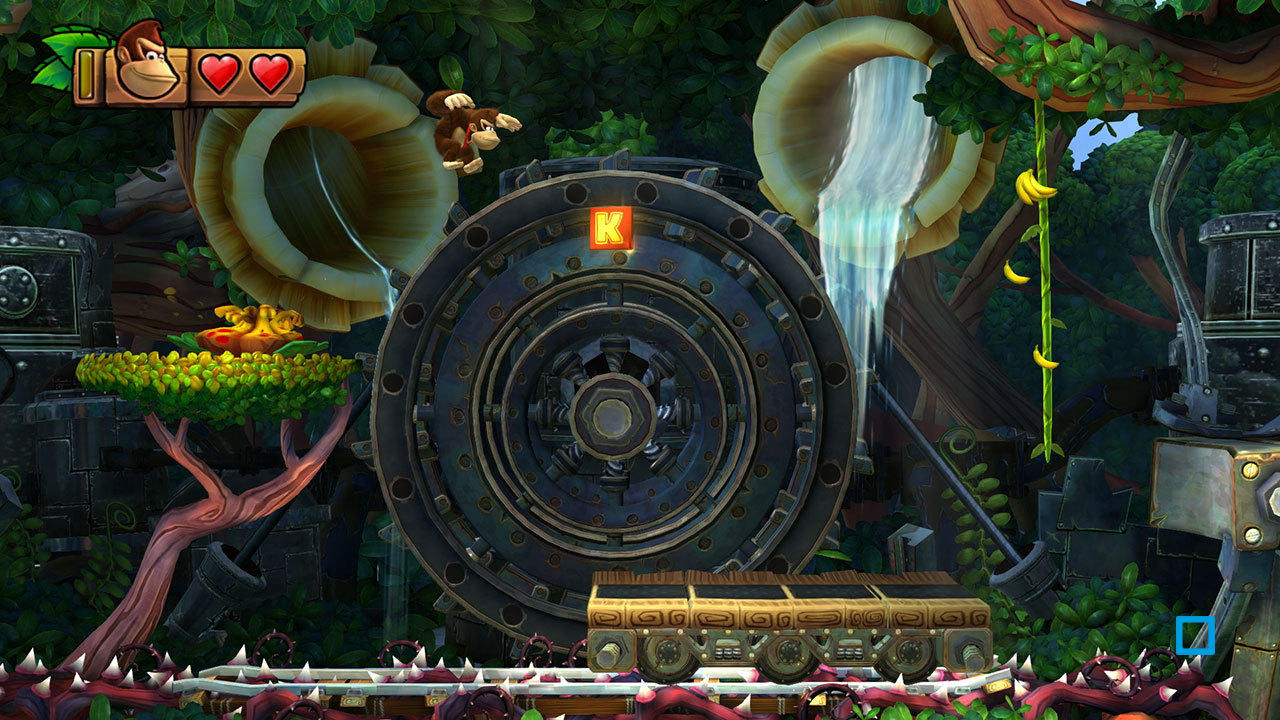
Task: Click the blue square indicator in the bottom right
Action: coord(1195,633)
